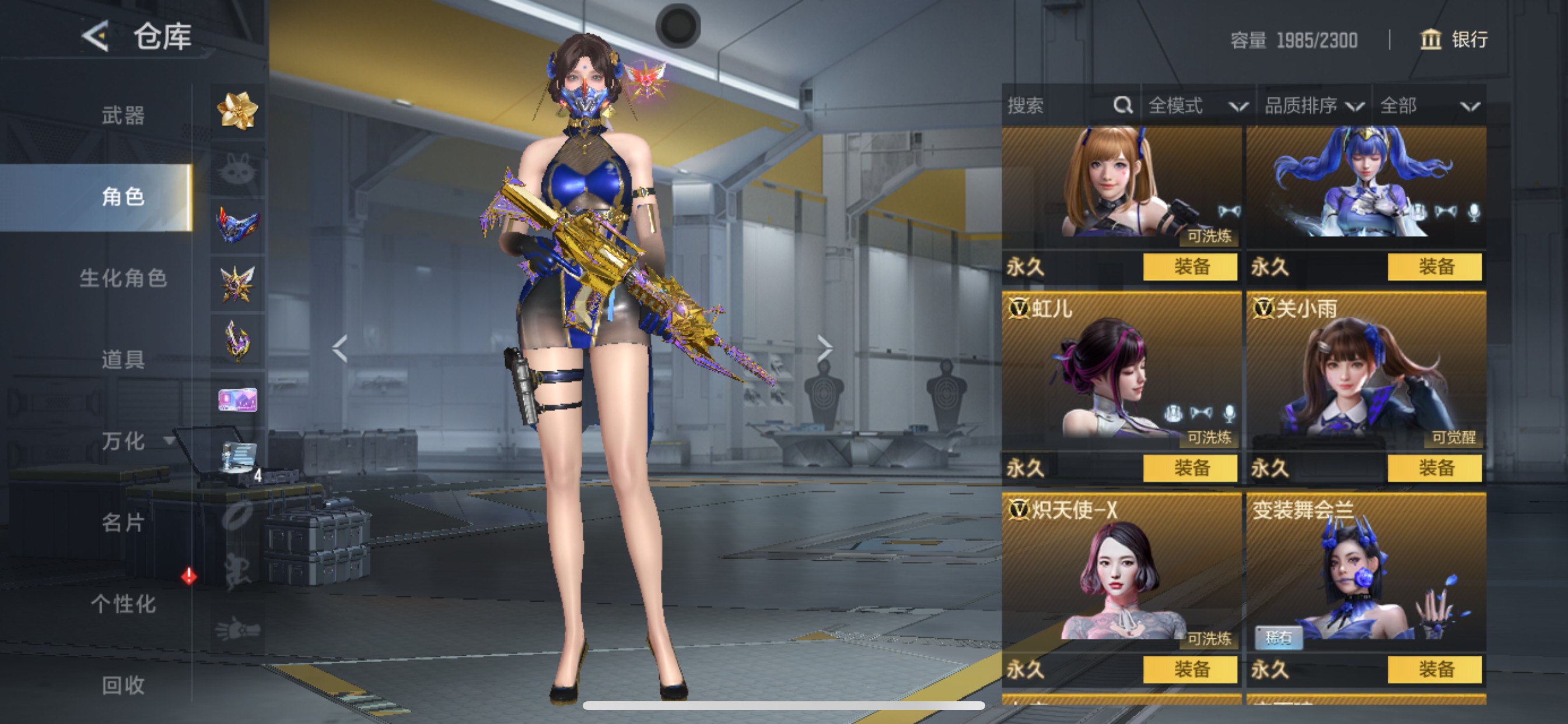Image resolution: width=1568 pixels, height=724 pixels.
Task: Switch to the 武器 weapons tab
Action: tap(123, 115)
